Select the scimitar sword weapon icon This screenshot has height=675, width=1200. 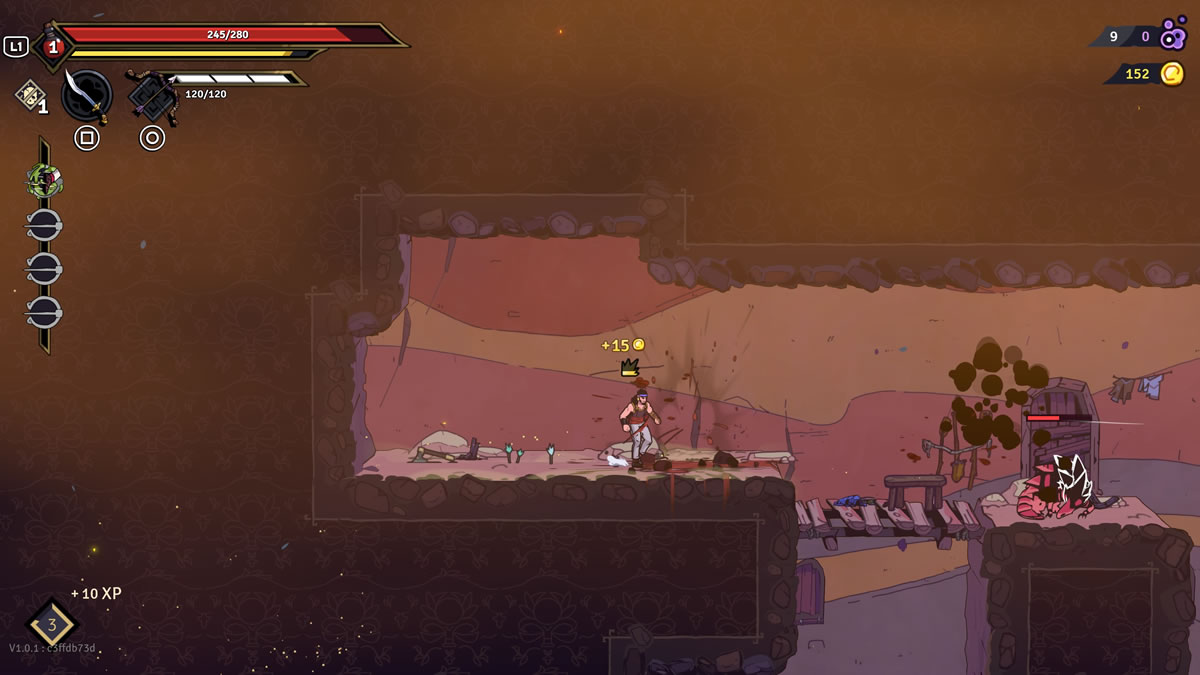[x=87, y=95]
